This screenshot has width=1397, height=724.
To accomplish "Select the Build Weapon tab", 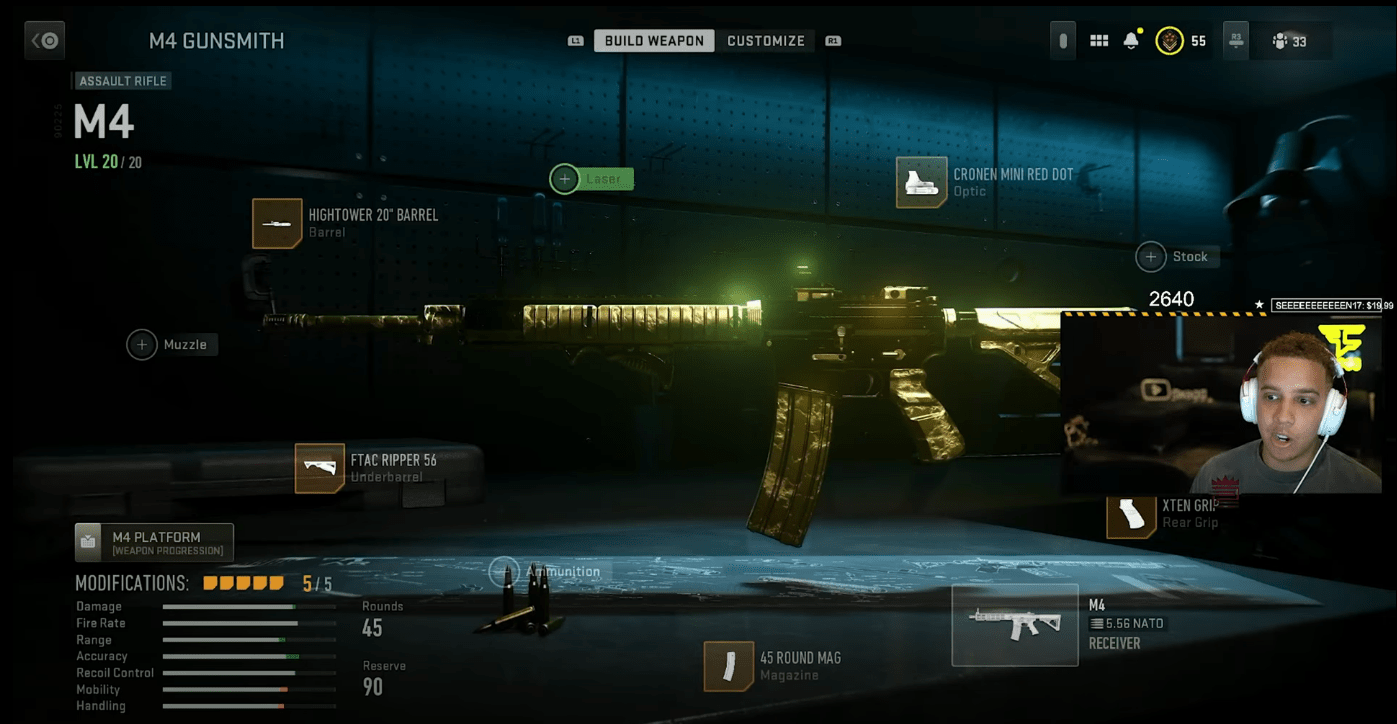I will coord(653,40).
